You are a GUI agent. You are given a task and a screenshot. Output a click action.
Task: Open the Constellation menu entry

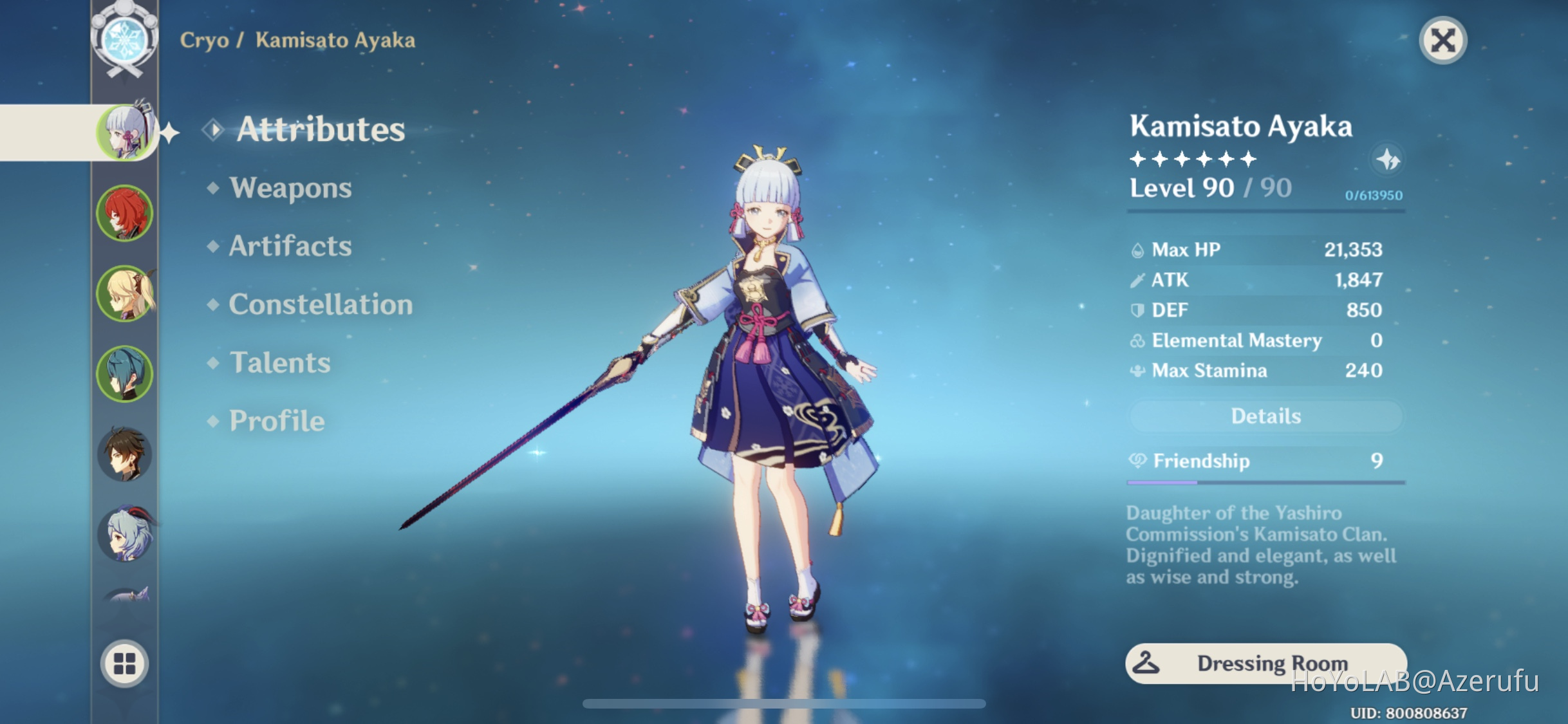tap(322, 304)
